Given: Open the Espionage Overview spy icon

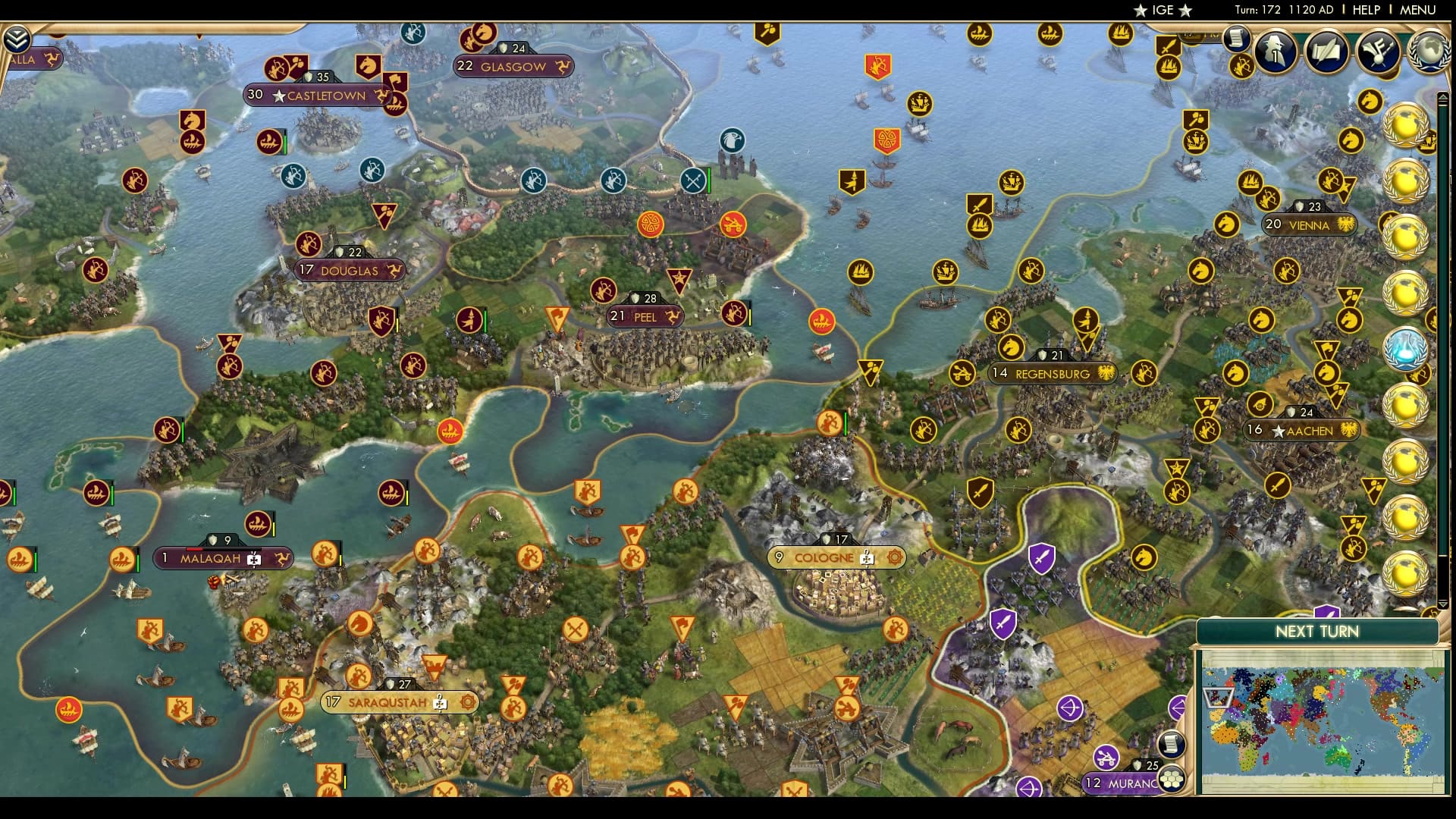Looking at the screenshot, I should click(1275, 52).
